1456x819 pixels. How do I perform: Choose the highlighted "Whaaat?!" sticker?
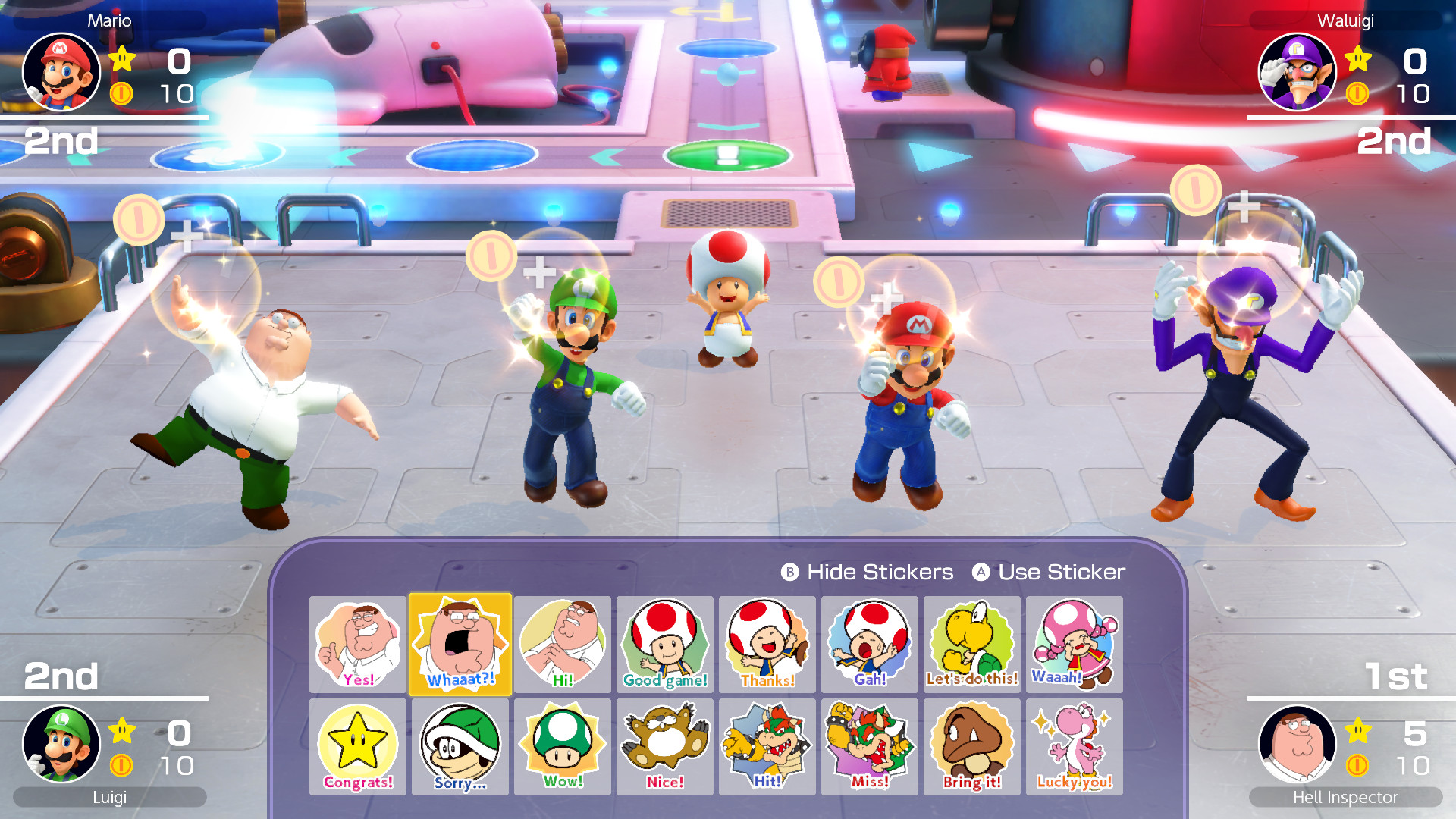pyautogui.click(x=460, y=644)
